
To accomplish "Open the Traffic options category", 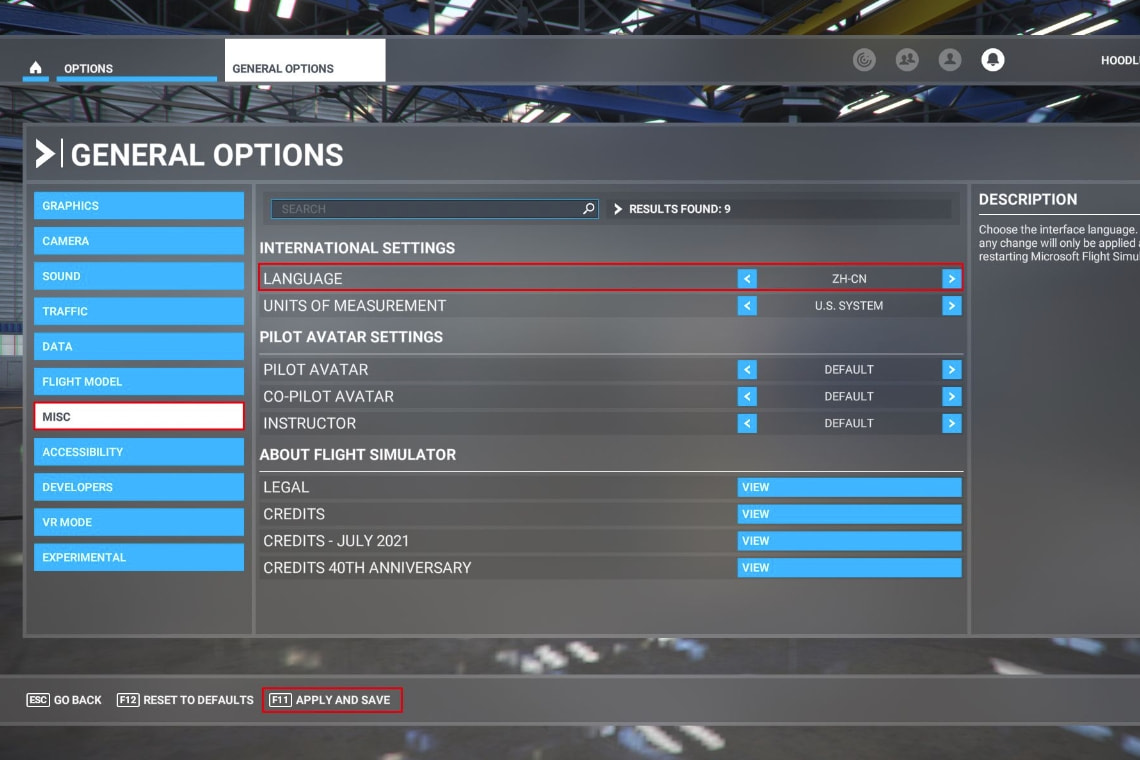I will (138, 311).
